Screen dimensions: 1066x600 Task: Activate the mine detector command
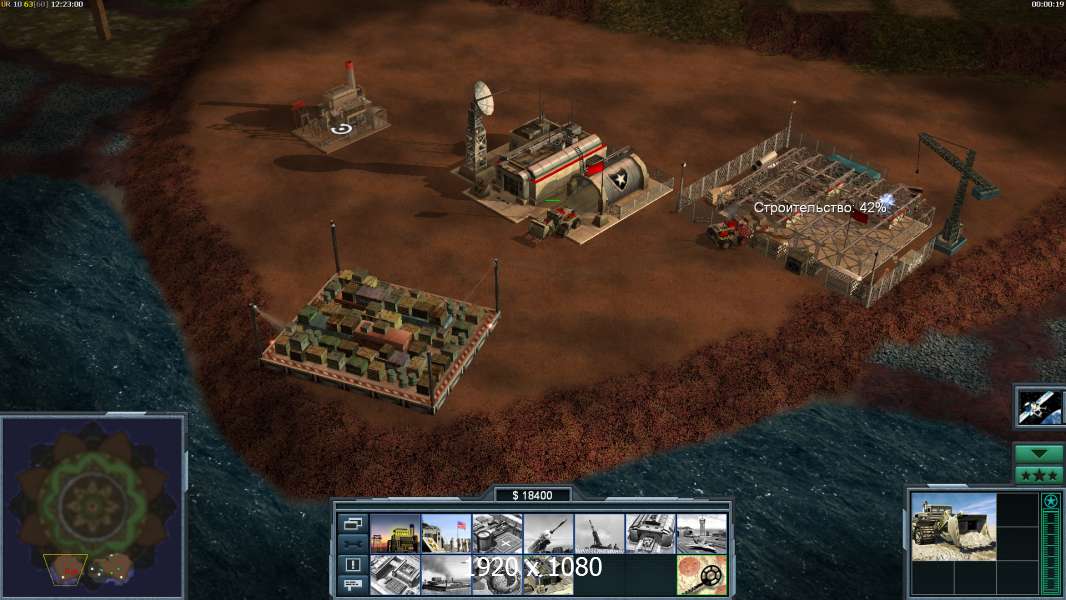(701, 574)
